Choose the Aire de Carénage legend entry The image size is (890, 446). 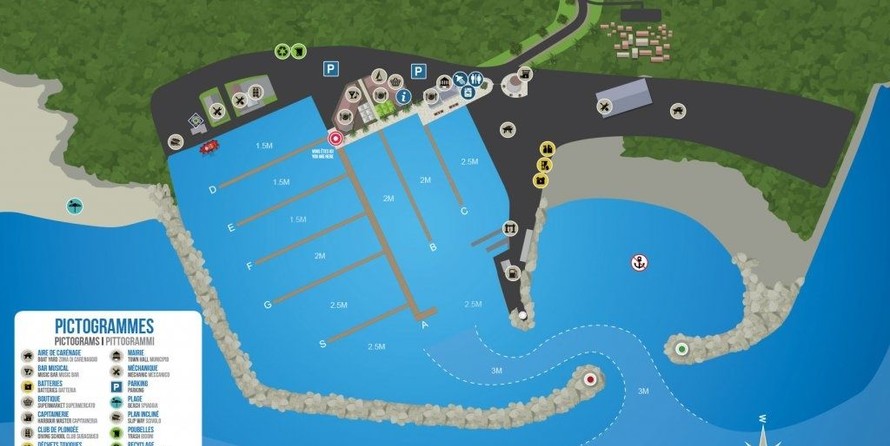coord(60,356)
